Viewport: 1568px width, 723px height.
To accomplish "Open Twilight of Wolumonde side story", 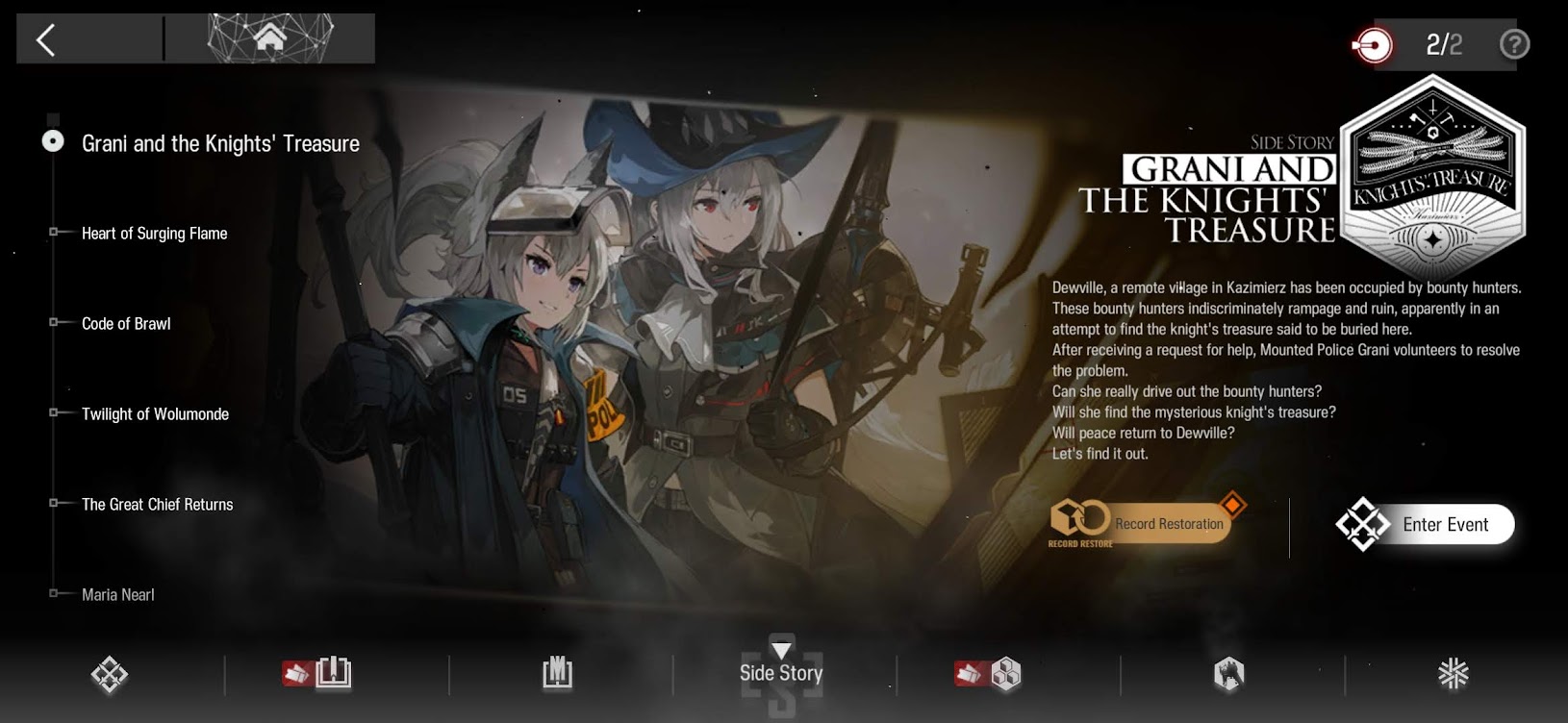I will [155, 414].
